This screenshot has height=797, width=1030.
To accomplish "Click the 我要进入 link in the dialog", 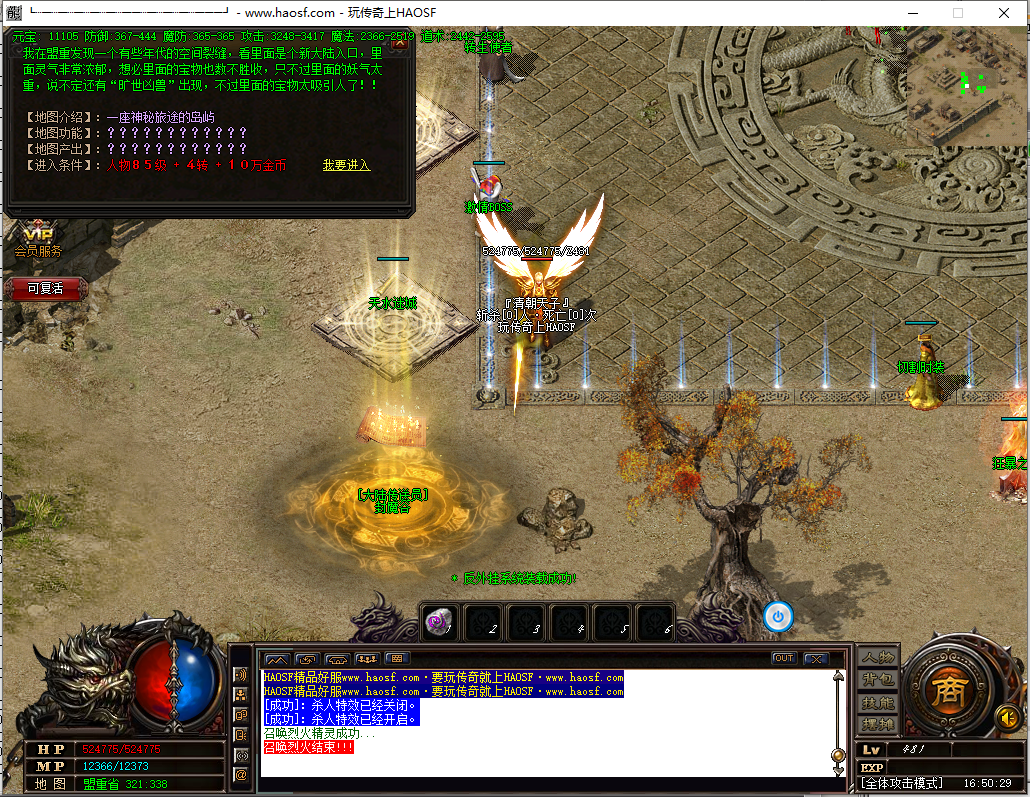I will tap(346, 165).
